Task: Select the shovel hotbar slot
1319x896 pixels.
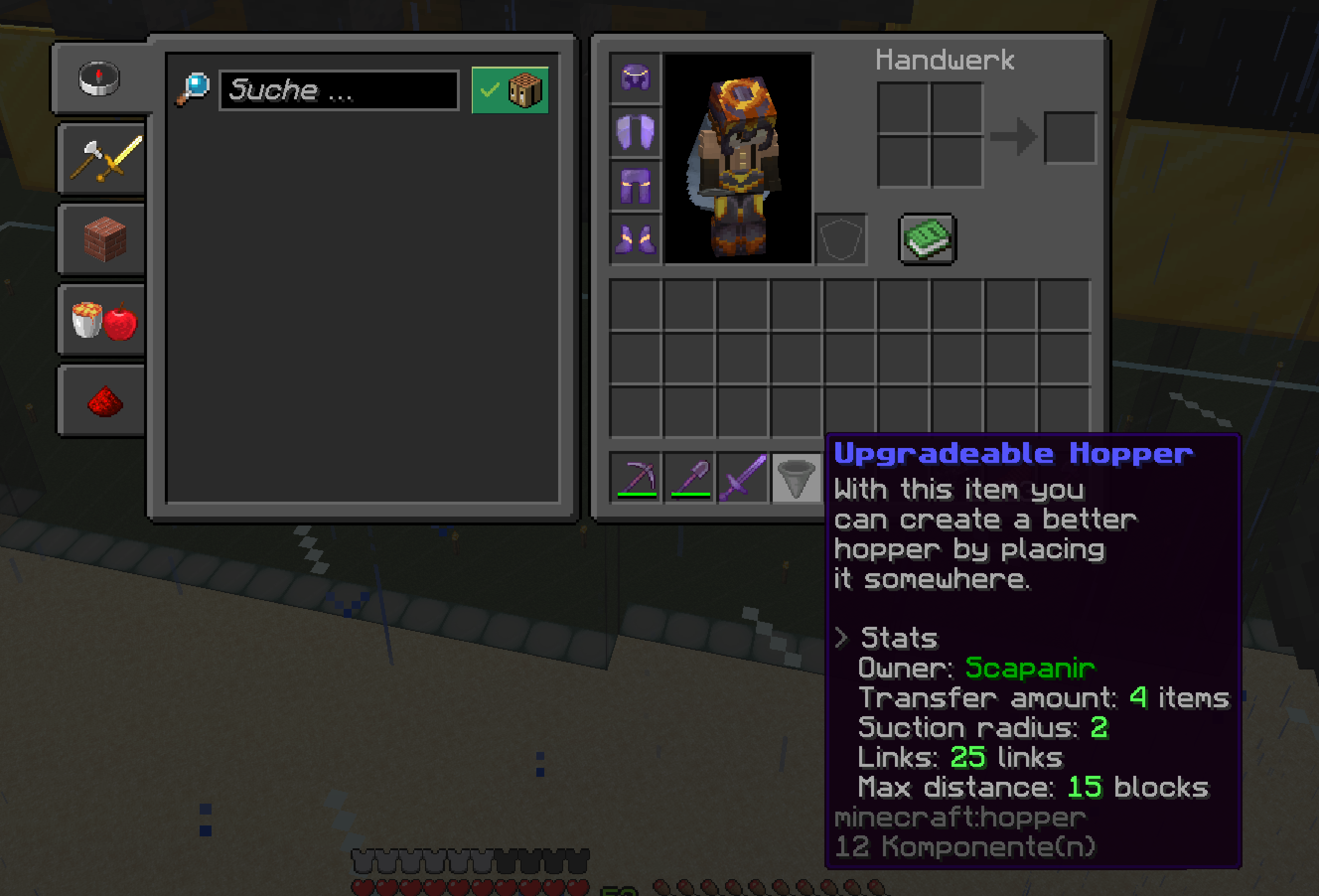Action: tap(690, 477)
